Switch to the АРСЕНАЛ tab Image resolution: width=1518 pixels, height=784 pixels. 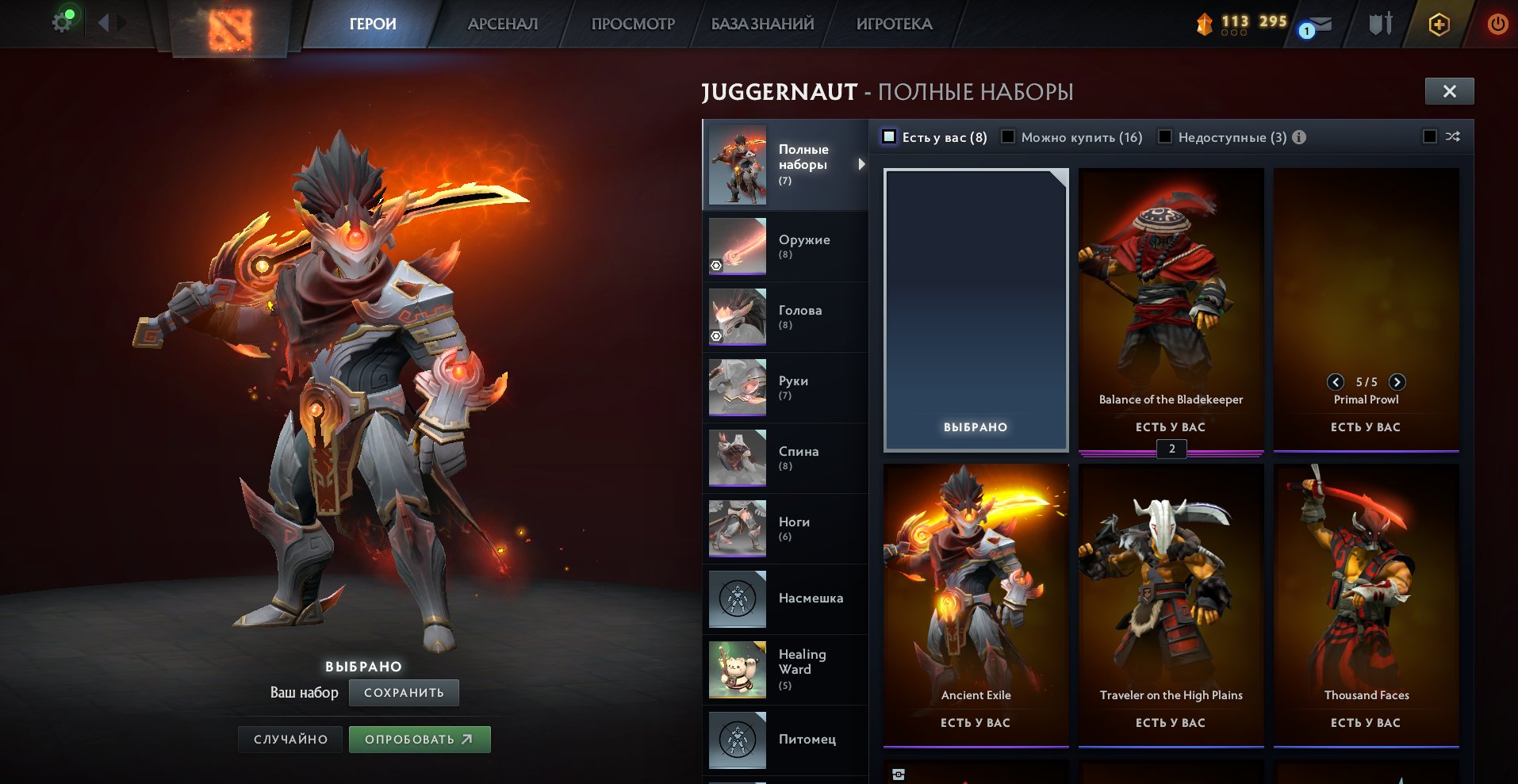coord(503,24)
